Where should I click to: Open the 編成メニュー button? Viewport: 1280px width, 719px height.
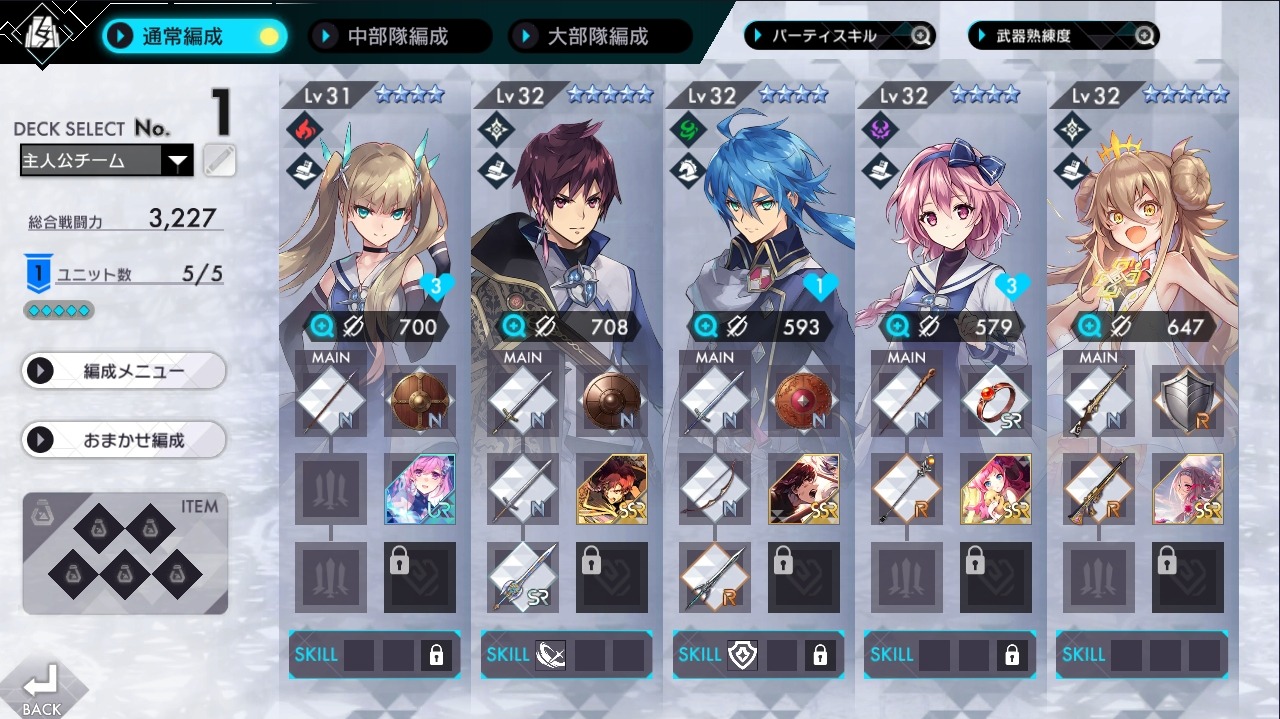(x=124, y=371)
